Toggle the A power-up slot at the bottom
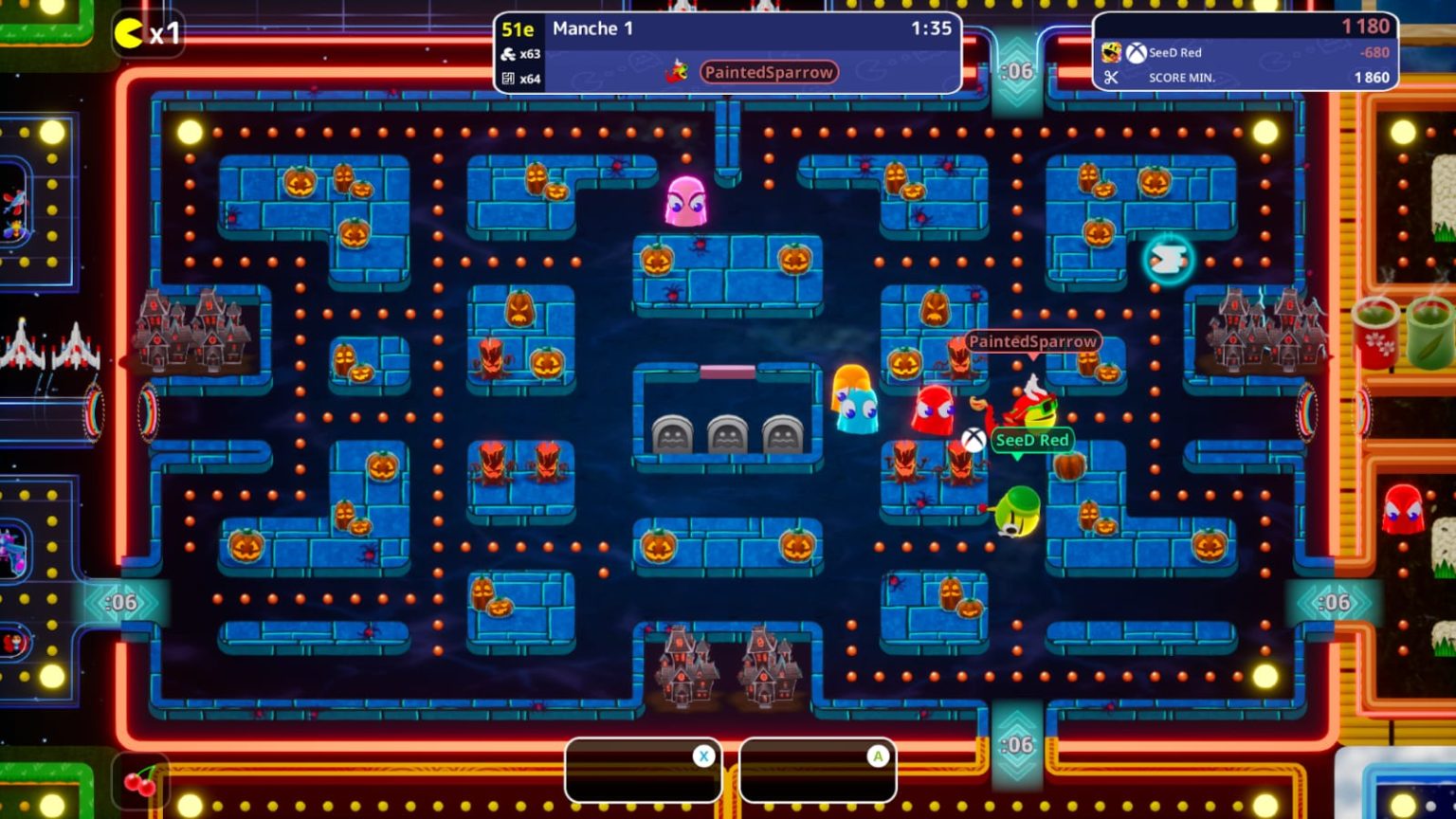Screen dimensions: 1456x819 click(818, 770)
